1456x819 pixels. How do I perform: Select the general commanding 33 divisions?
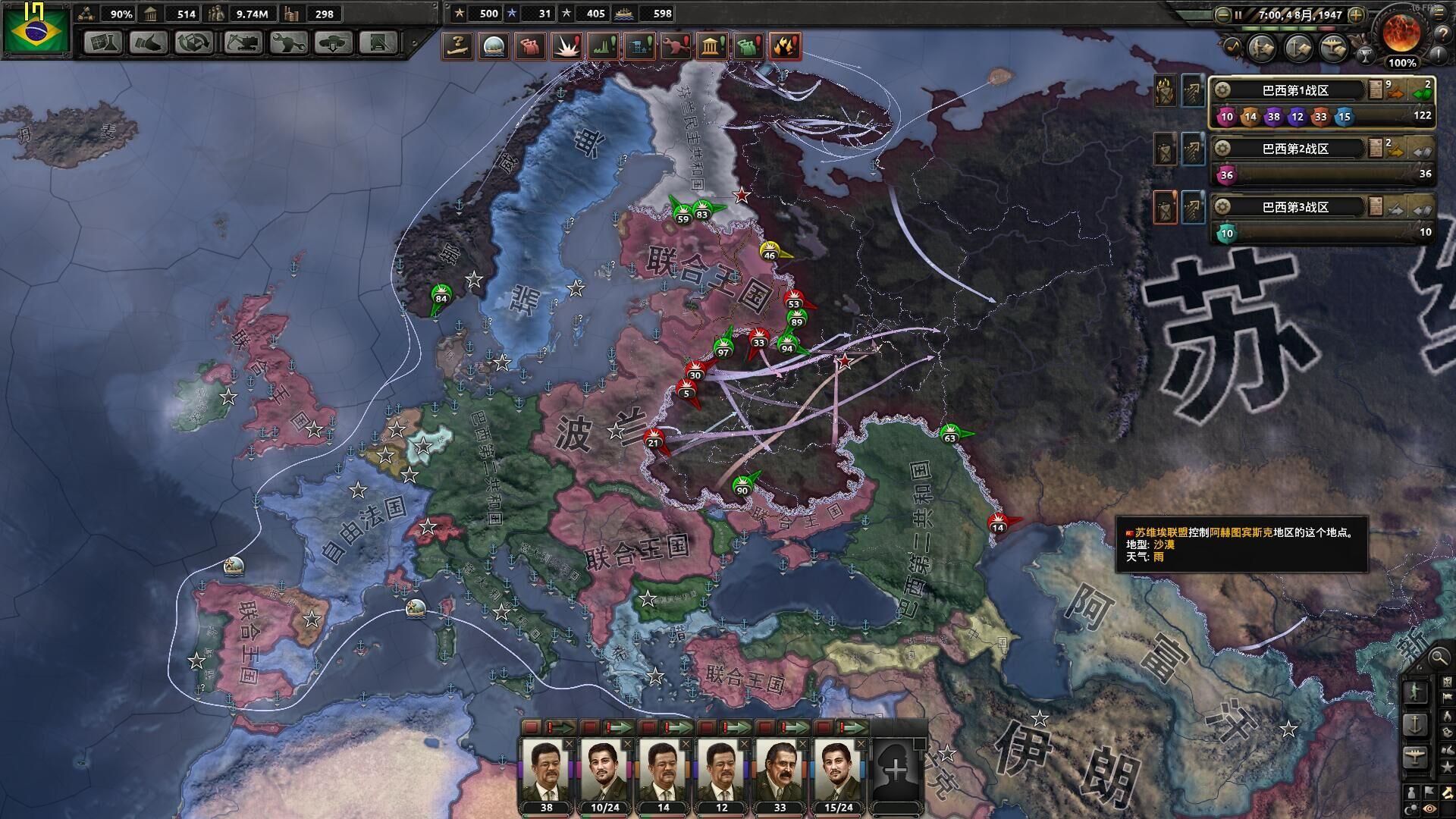click(x=780, y=770)
